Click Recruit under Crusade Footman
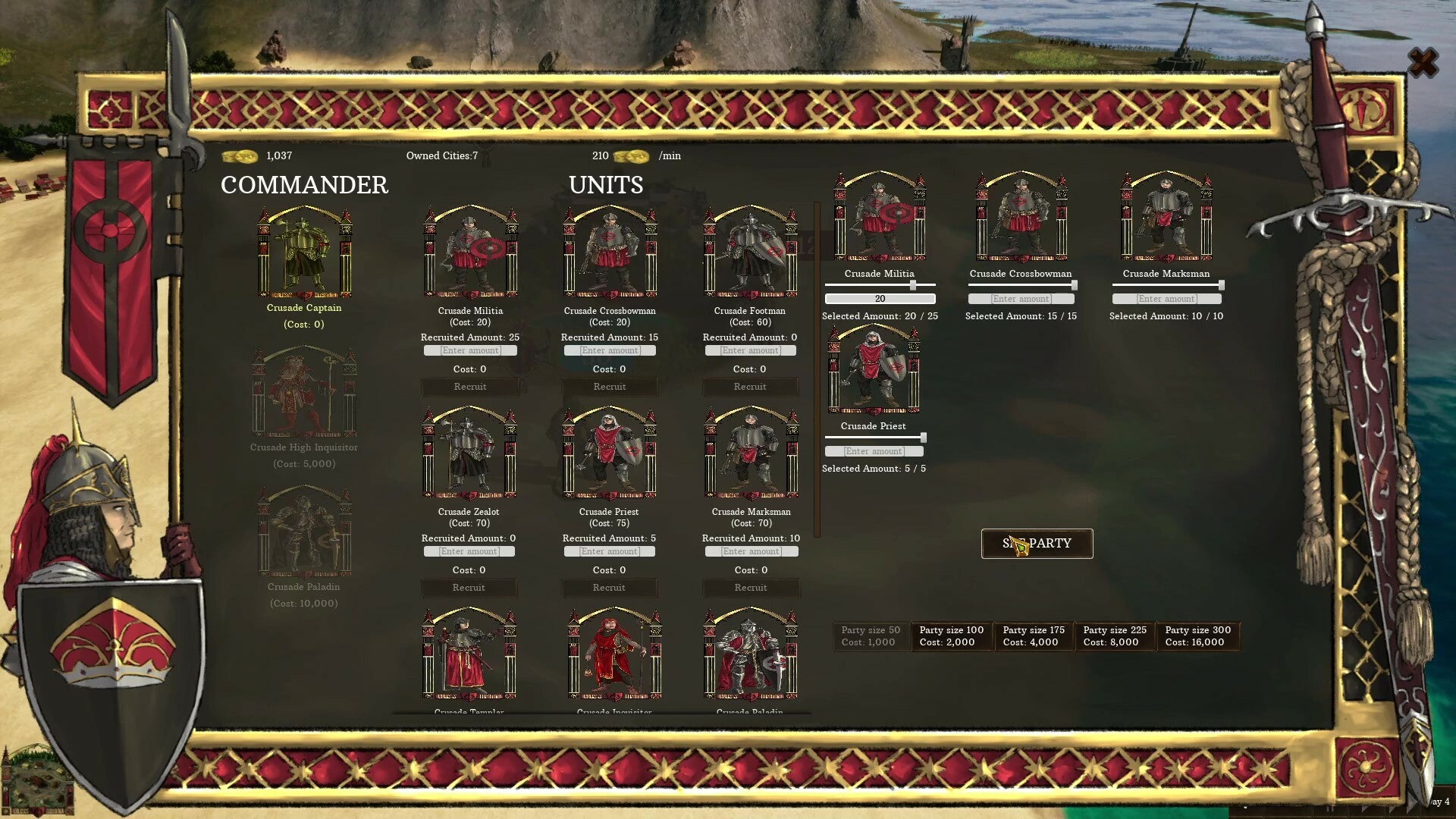1456x819 pixels. point(750,387)
